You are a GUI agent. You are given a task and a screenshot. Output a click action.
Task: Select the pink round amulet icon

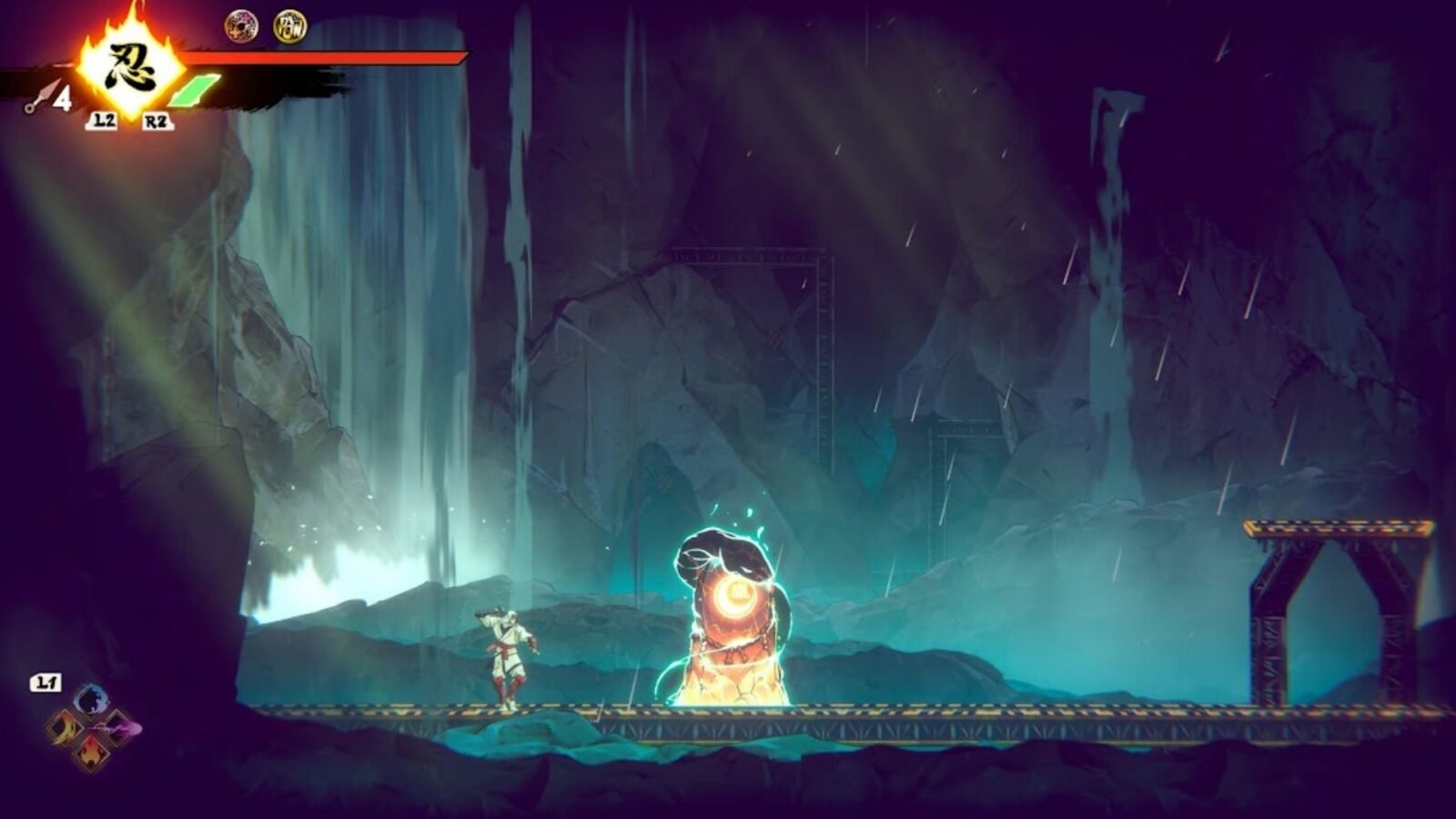click(x=241, y=26)
